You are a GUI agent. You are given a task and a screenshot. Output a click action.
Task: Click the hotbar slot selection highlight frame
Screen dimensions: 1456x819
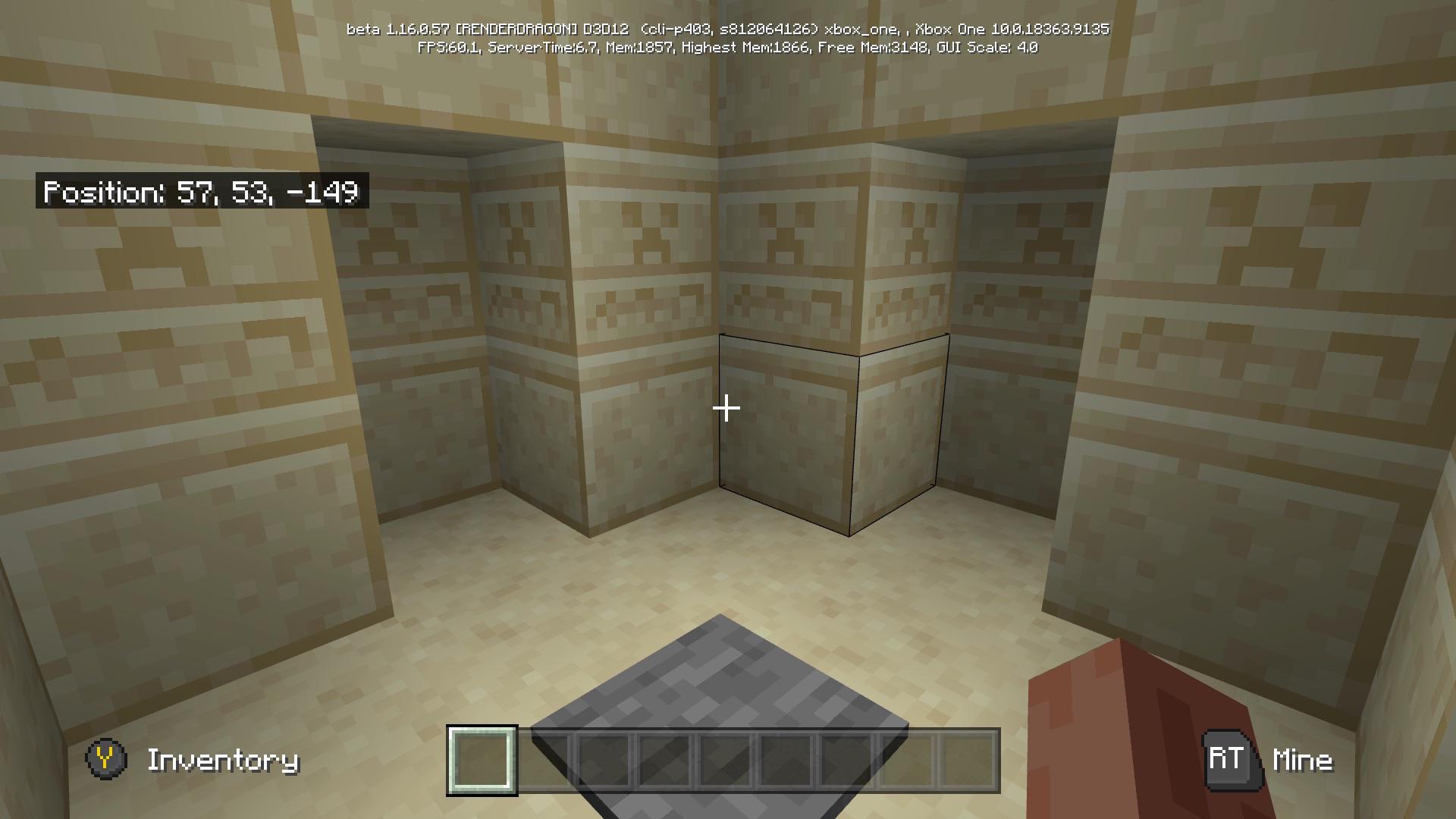[483, 762]
